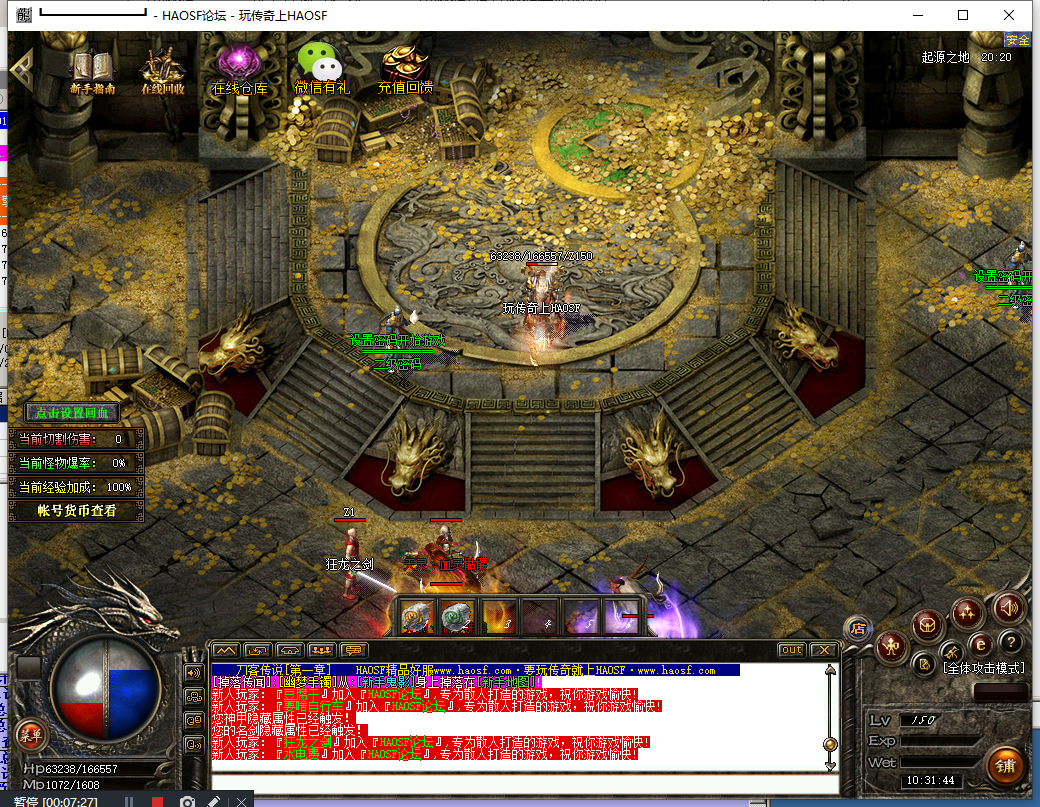Screen dimensions: 1040x807
Task: Open the question mark help button
Action: coord(1011,642)
